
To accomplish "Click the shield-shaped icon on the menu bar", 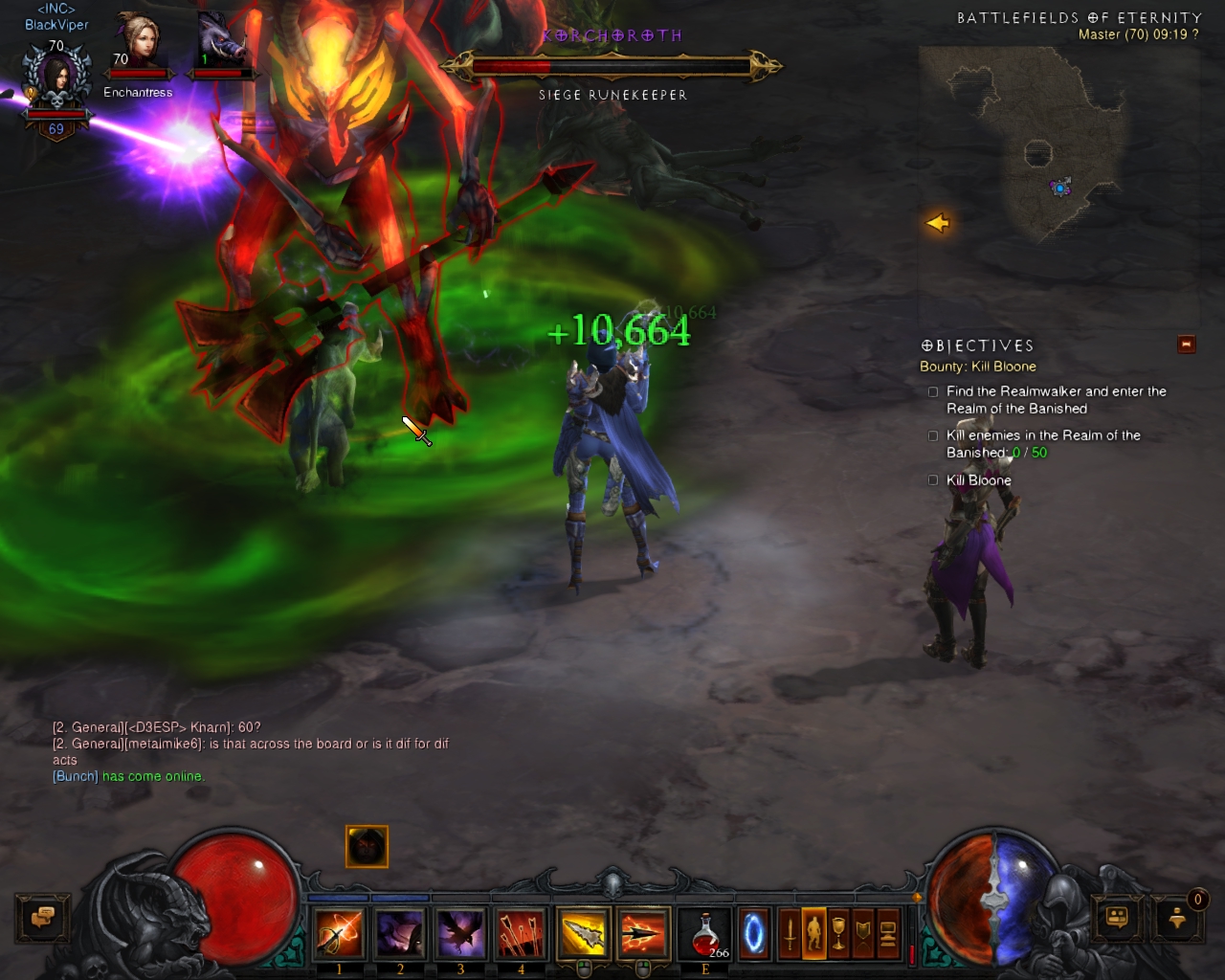I will tap(863, 933).
